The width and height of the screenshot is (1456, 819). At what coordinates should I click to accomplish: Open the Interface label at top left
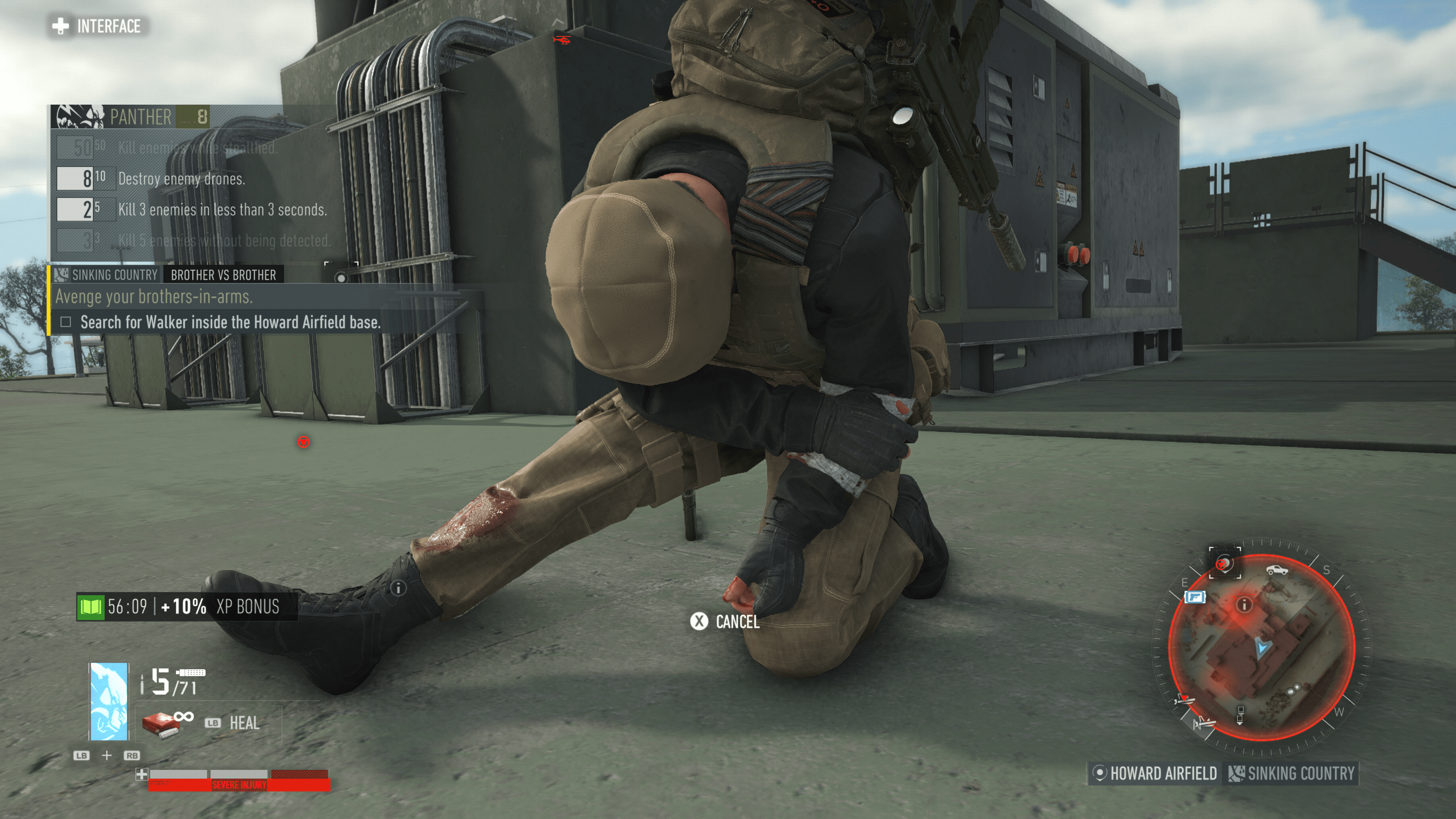(97, 26)
